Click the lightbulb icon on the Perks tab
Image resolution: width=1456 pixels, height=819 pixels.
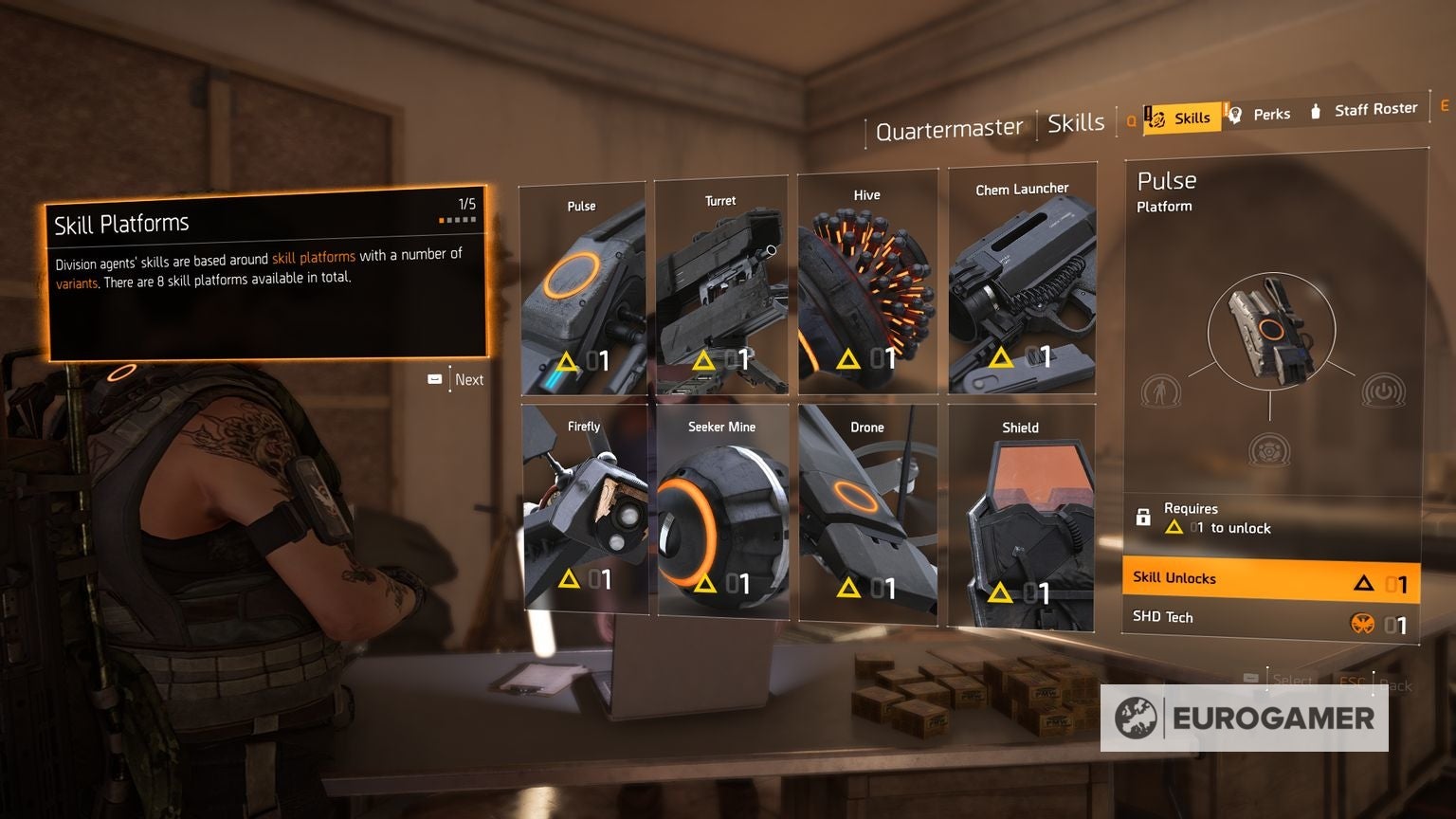click(x=1235, y=113)
